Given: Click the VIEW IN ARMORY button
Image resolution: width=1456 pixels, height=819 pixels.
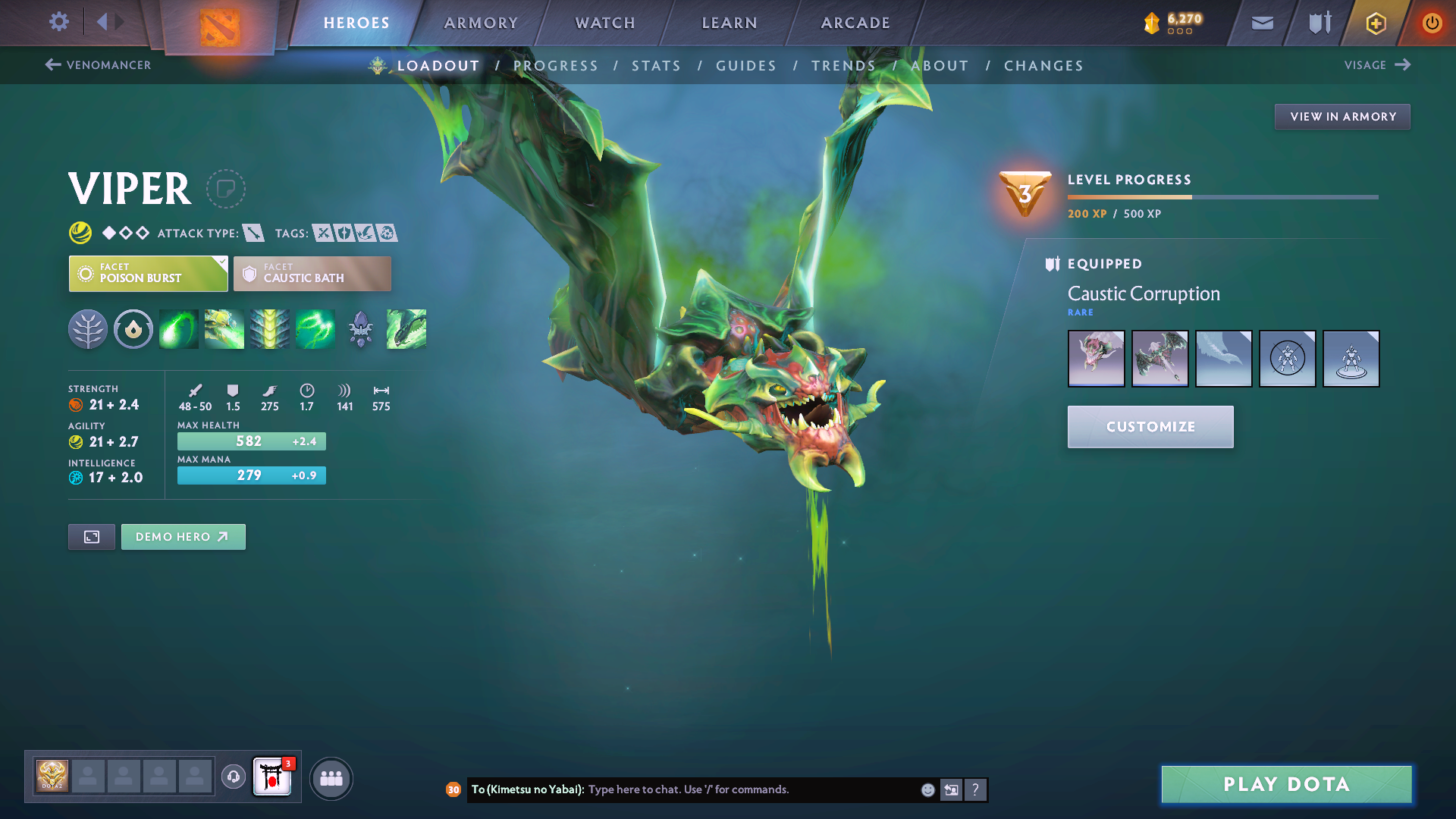Looking at the screenshot, I should point(1341,116).
